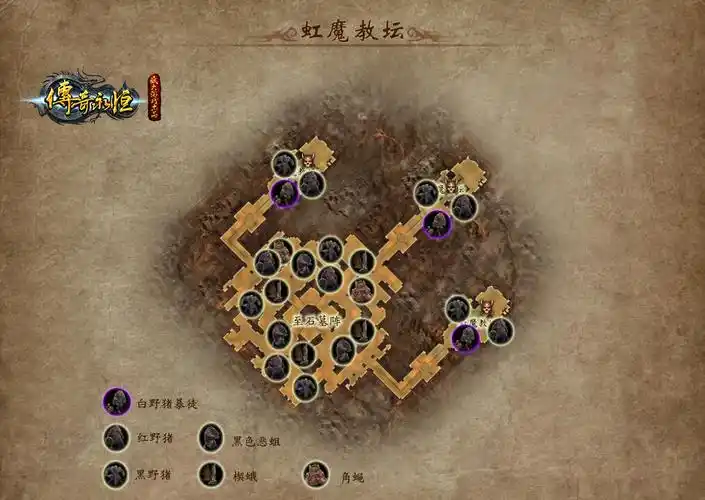Select the purple-ringed marker in the northwest chamber
Image resolution: width=705 pixels, height=500 pixels.
[286, 193]
